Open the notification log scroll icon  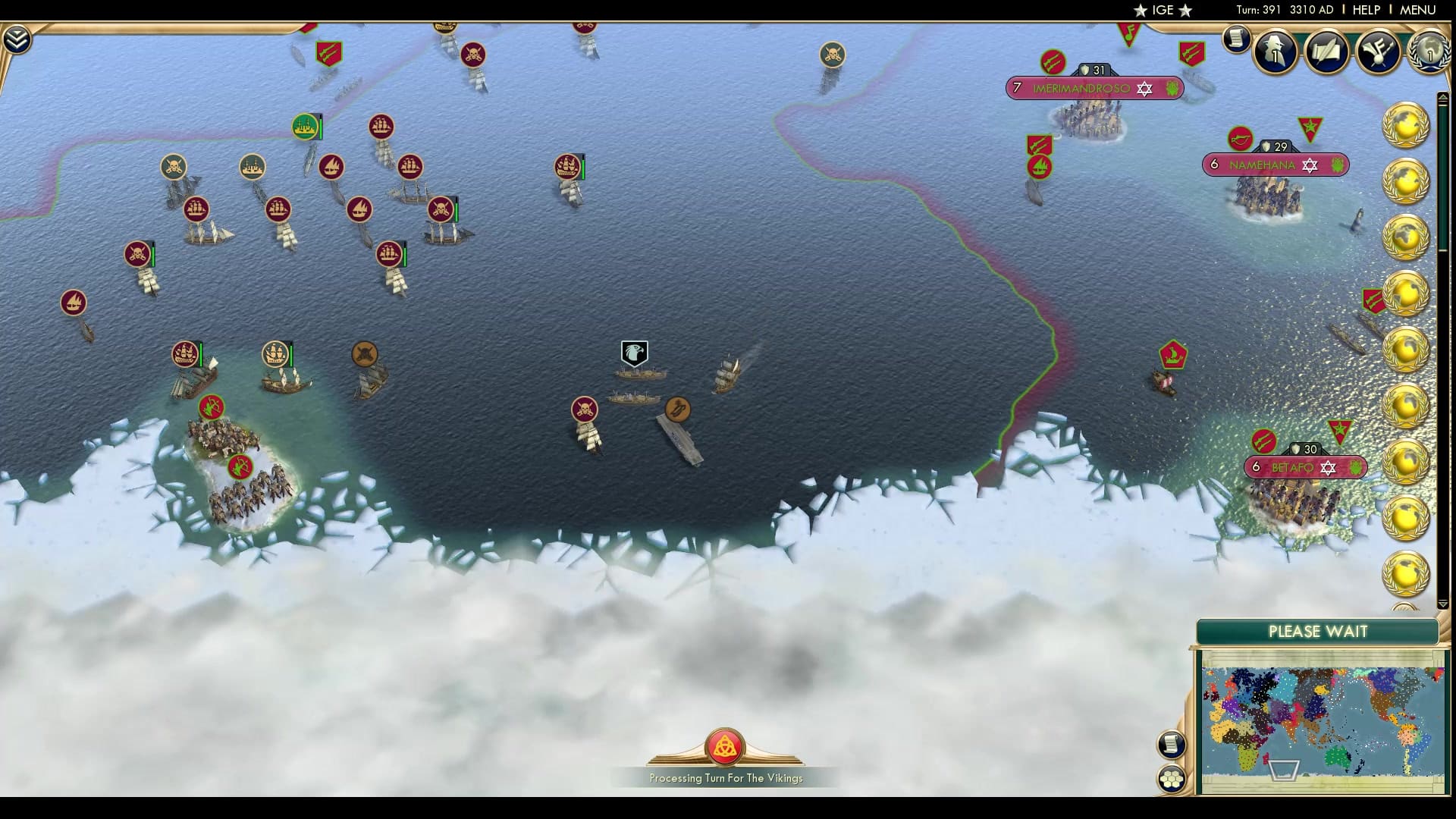tap(1237, 39)
